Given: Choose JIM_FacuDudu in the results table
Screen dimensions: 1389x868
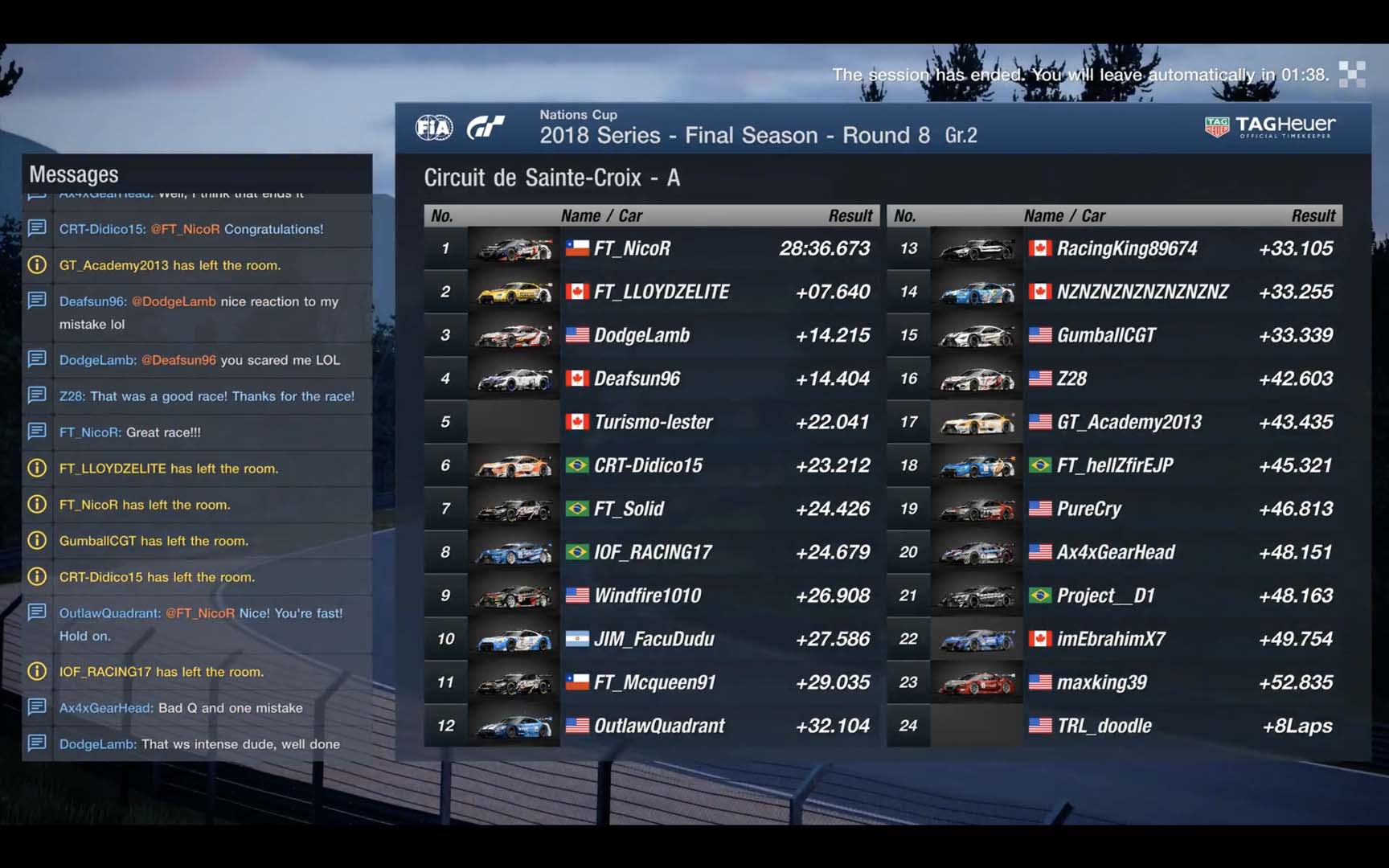Looking at the screenshot, I should click(651, 639).
